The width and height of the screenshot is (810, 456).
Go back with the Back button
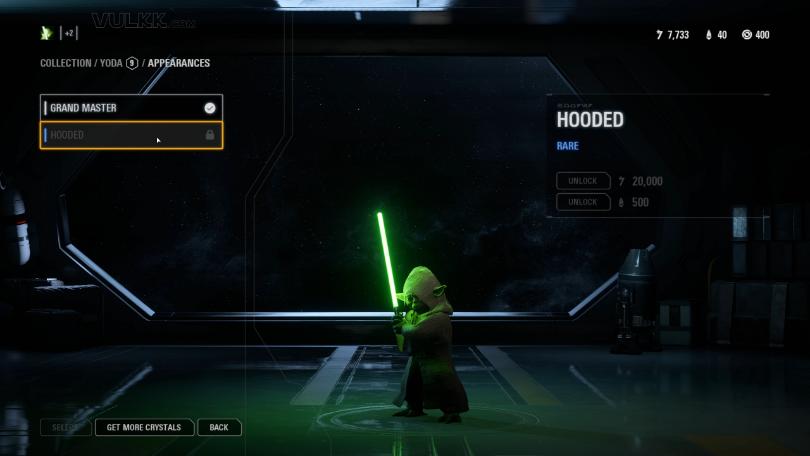219,428
